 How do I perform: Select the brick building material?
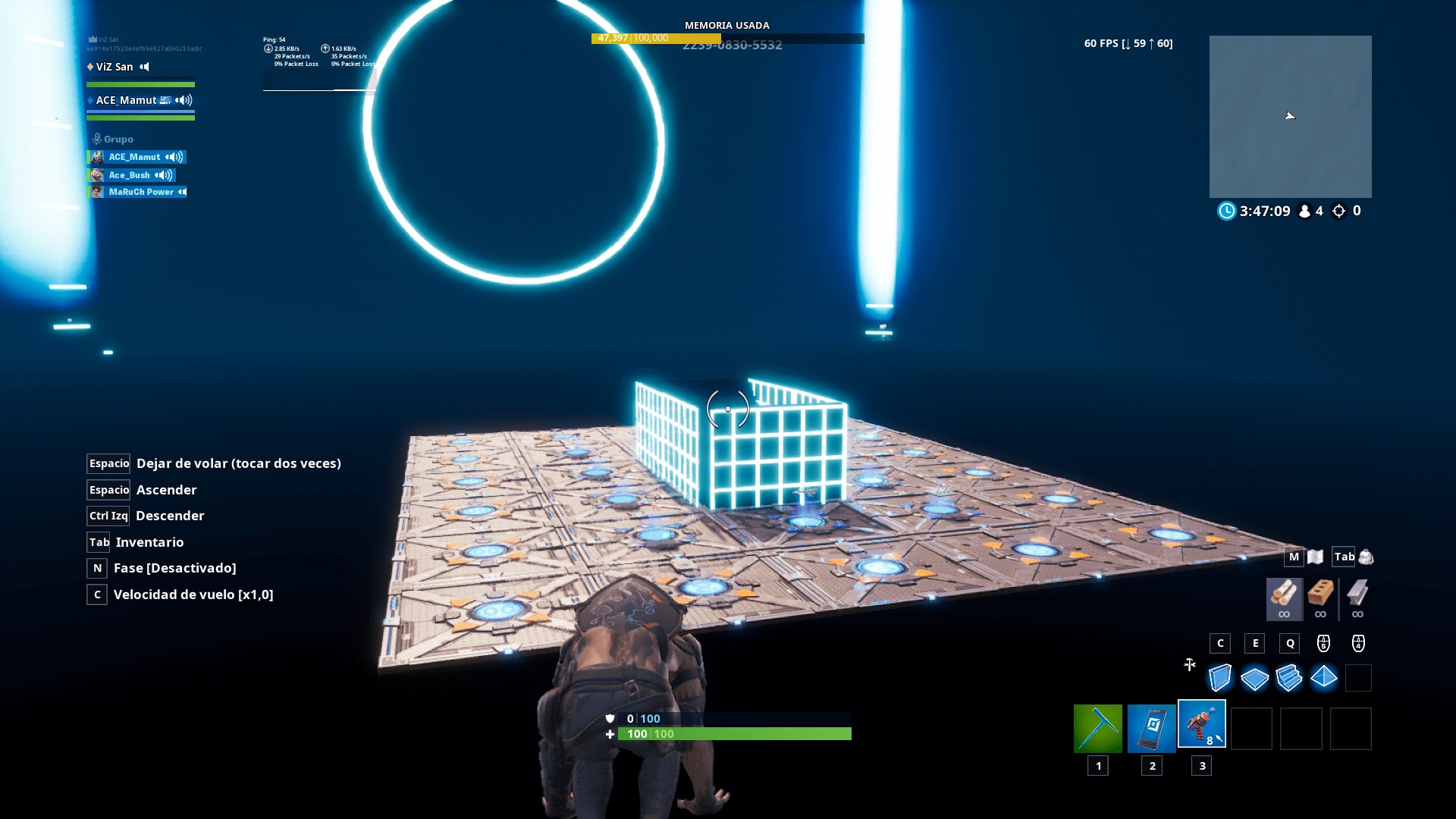coord(1320,598)
